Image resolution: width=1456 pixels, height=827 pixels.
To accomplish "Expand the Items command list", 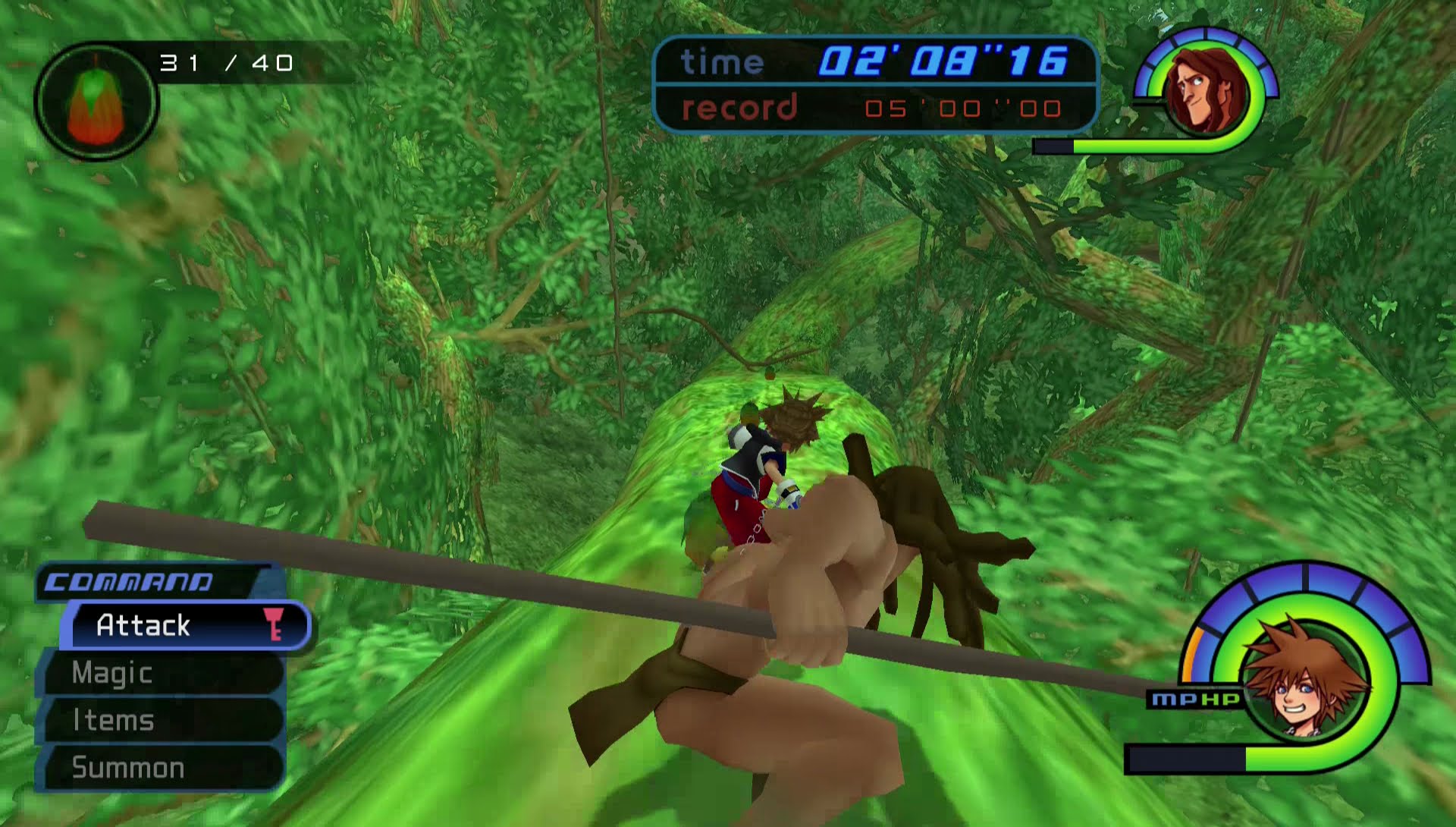I will (114, 720).
